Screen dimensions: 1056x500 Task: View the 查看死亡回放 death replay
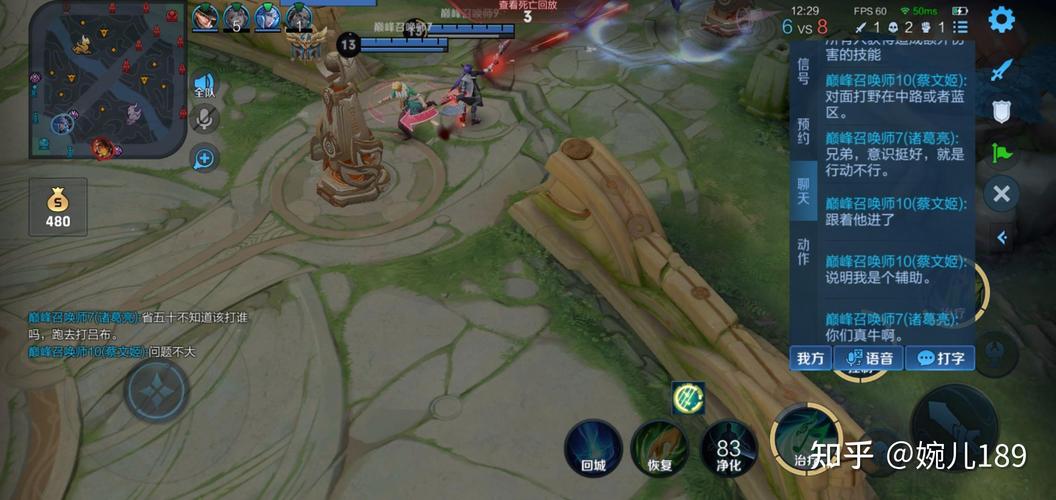coord(527,5)
